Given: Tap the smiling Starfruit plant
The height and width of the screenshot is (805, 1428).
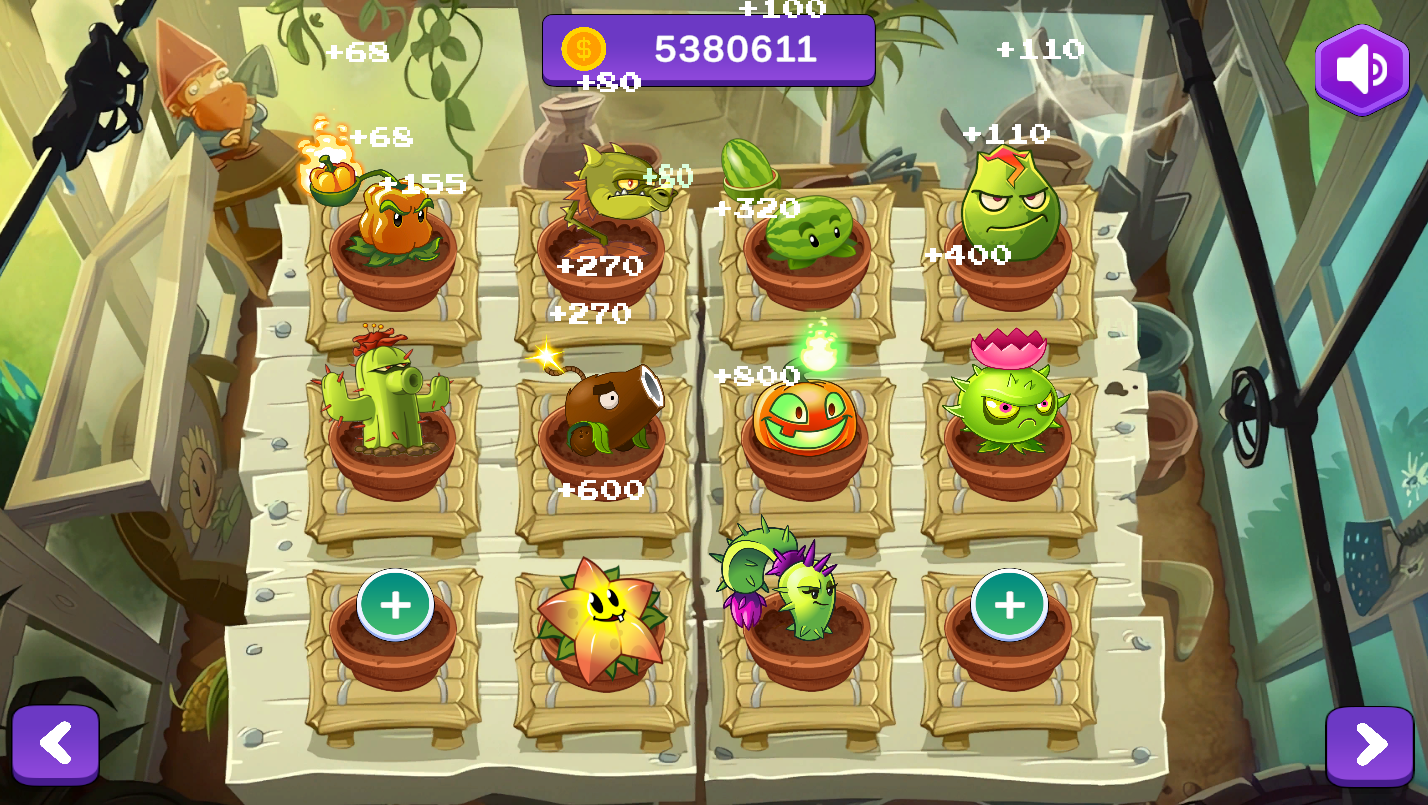Looking at the screenshot, I should coord(600,620).
